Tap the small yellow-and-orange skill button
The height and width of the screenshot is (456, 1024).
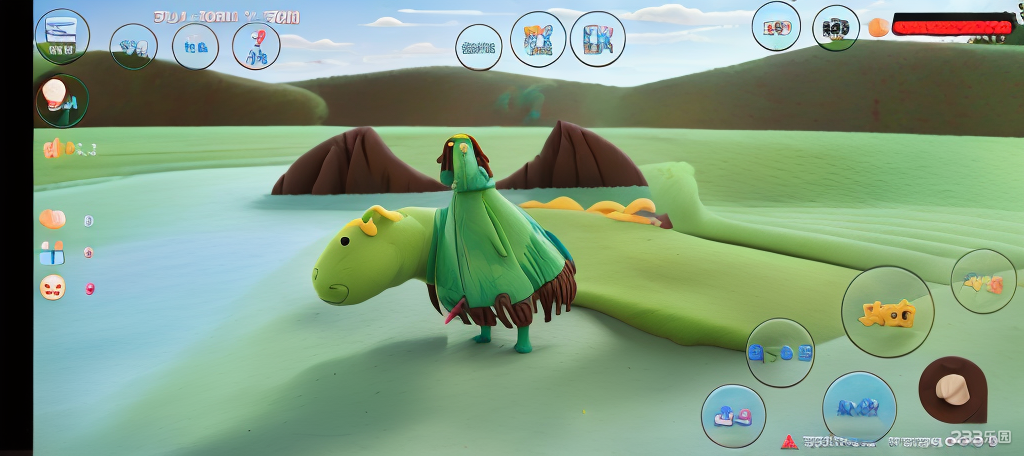(x=983, y=282)
